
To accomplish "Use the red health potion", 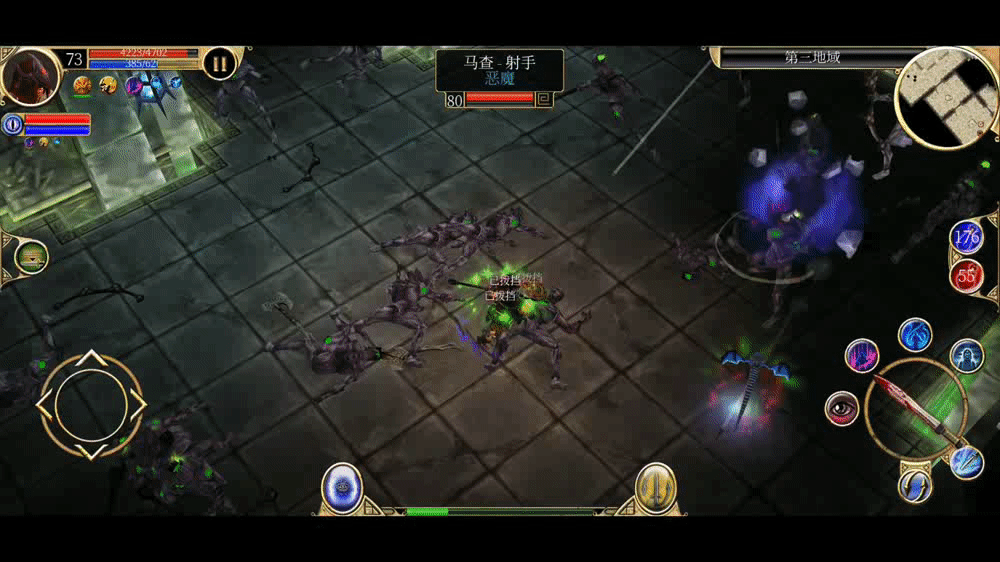I will click(x=966, y=275).
